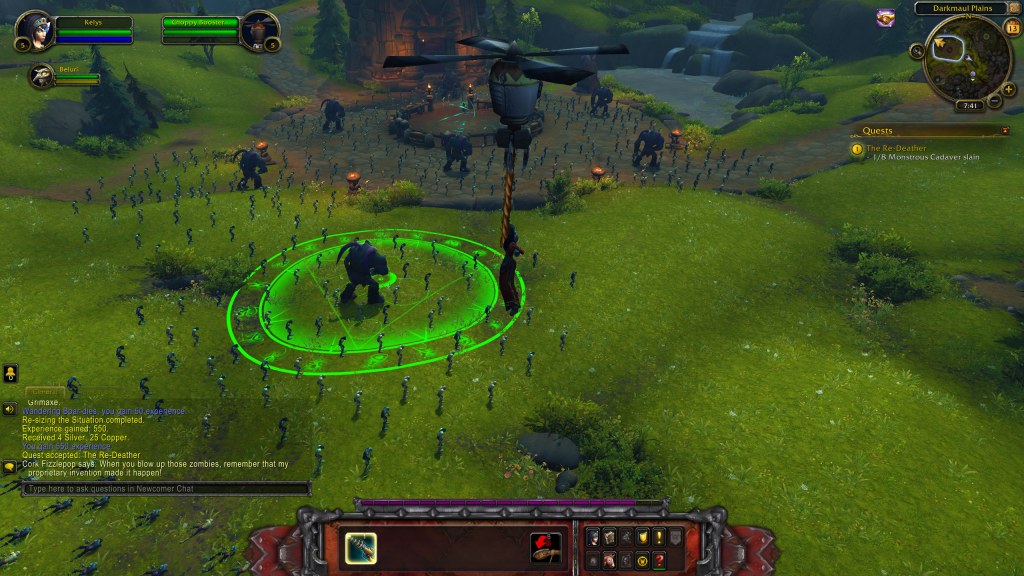The image size is (1024, 576).
Task: Open the character info micro button
Action: 593,538
